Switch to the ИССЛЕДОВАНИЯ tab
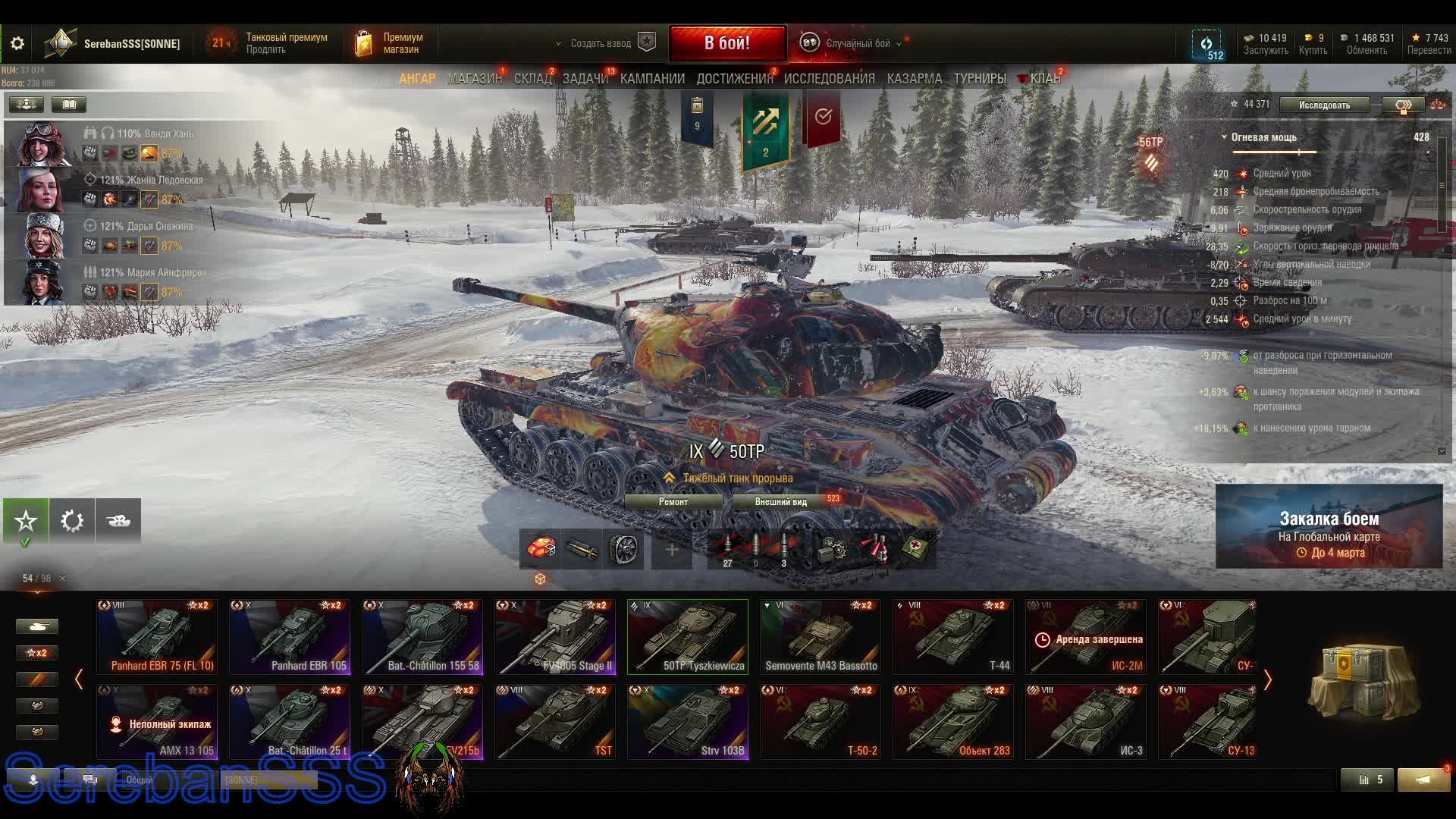The image size is (1456, 819). coord(829,79)
